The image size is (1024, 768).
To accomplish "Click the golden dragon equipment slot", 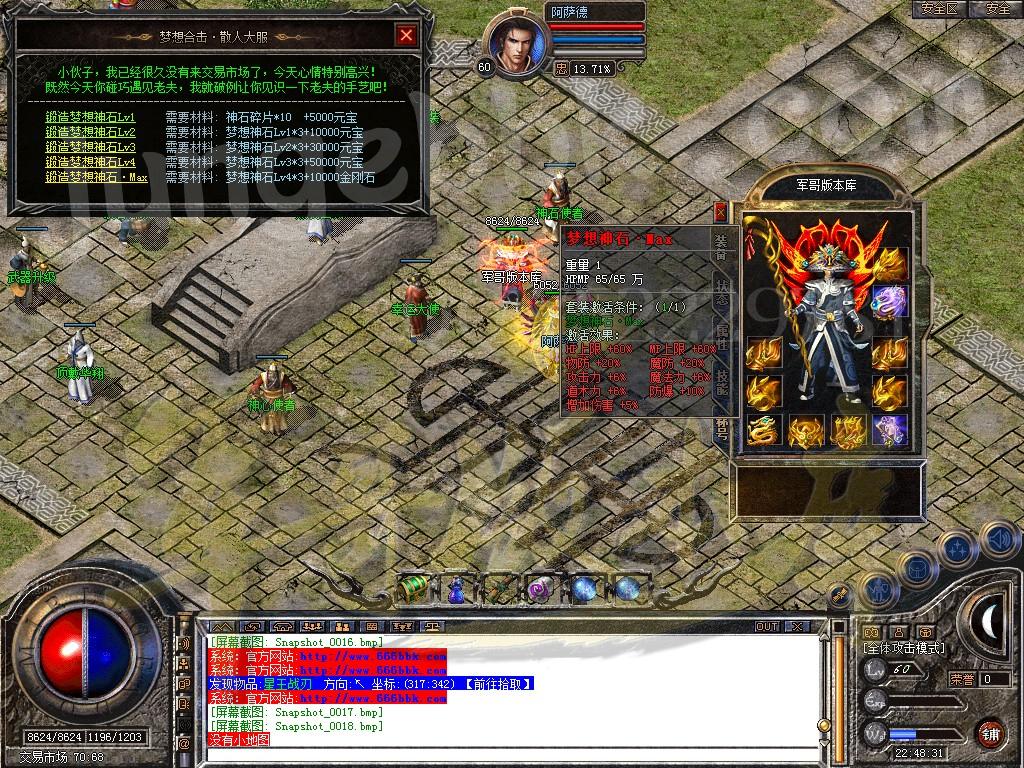I will point(763,431).
